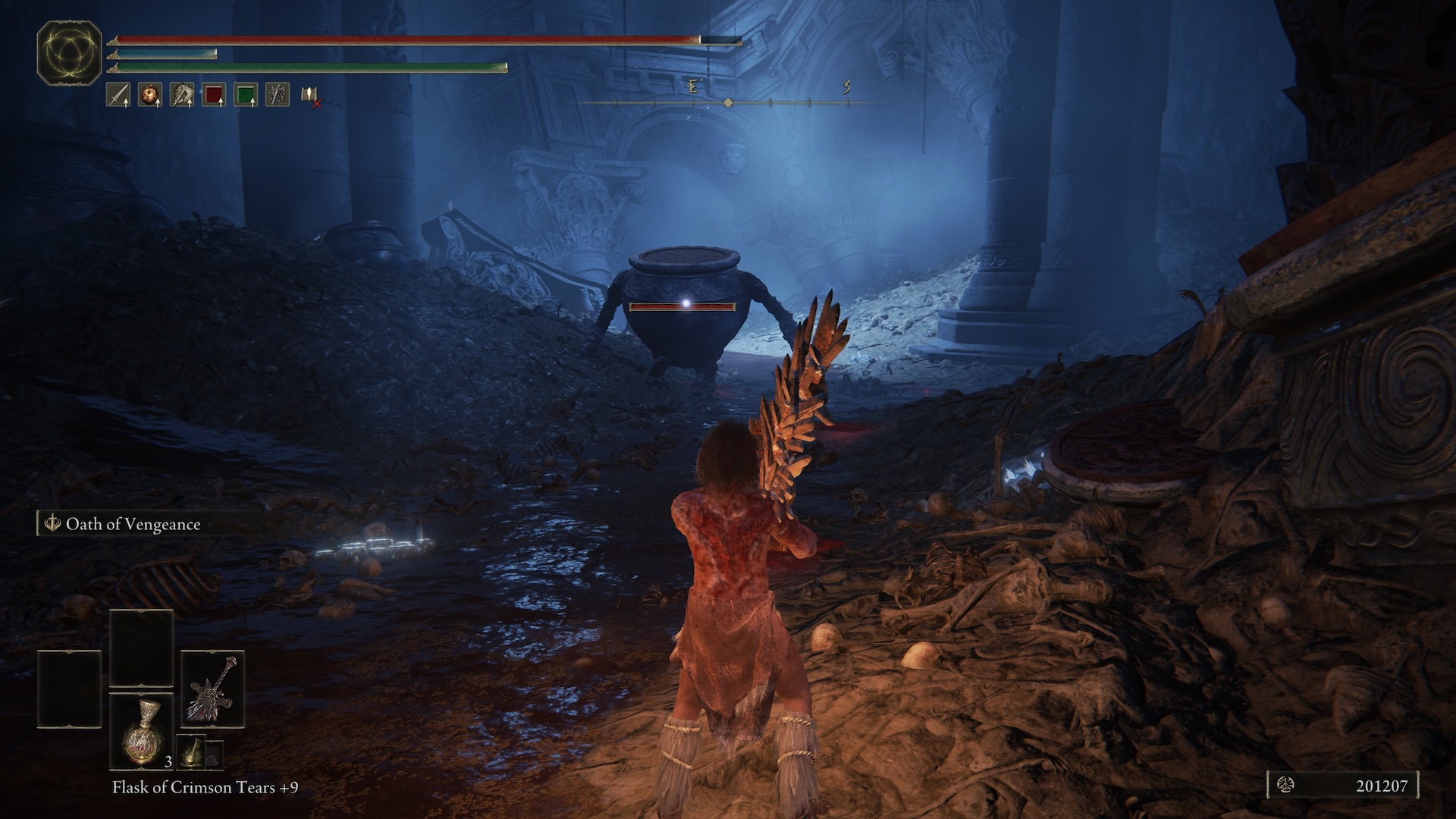Viewport: 1456px width, 819px height.
Task: Click the red square buff icon
Action: (214, 95)
